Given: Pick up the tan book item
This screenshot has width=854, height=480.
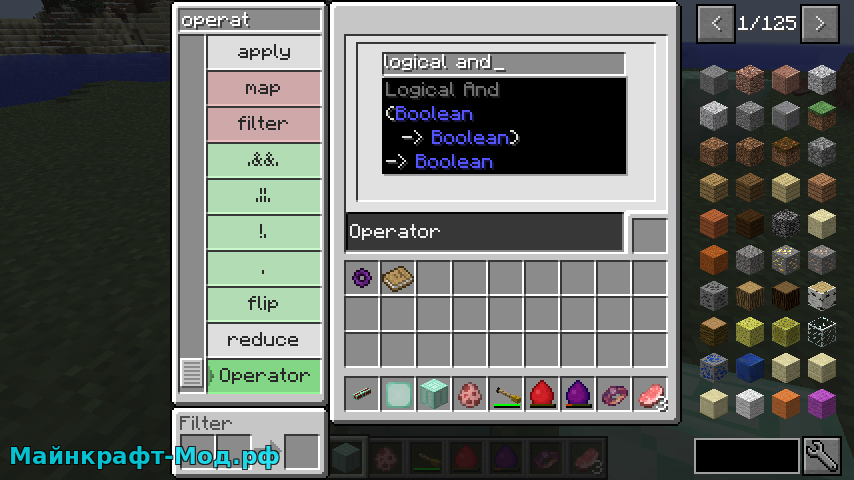Looking at the screenshot, I should pos(398,277).
